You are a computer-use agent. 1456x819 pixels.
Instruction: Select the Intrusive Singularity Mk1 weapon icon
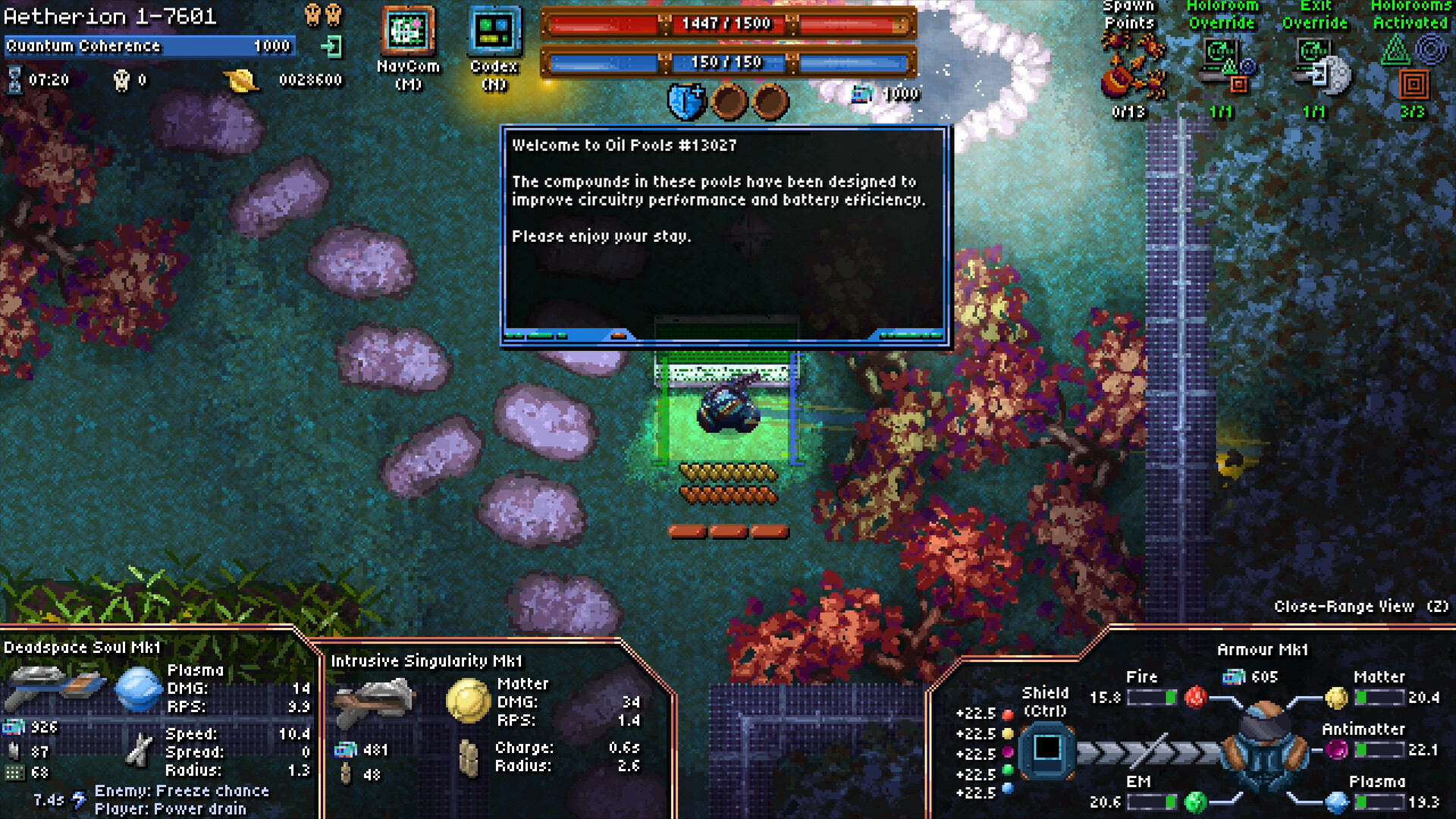coord(375,699)
